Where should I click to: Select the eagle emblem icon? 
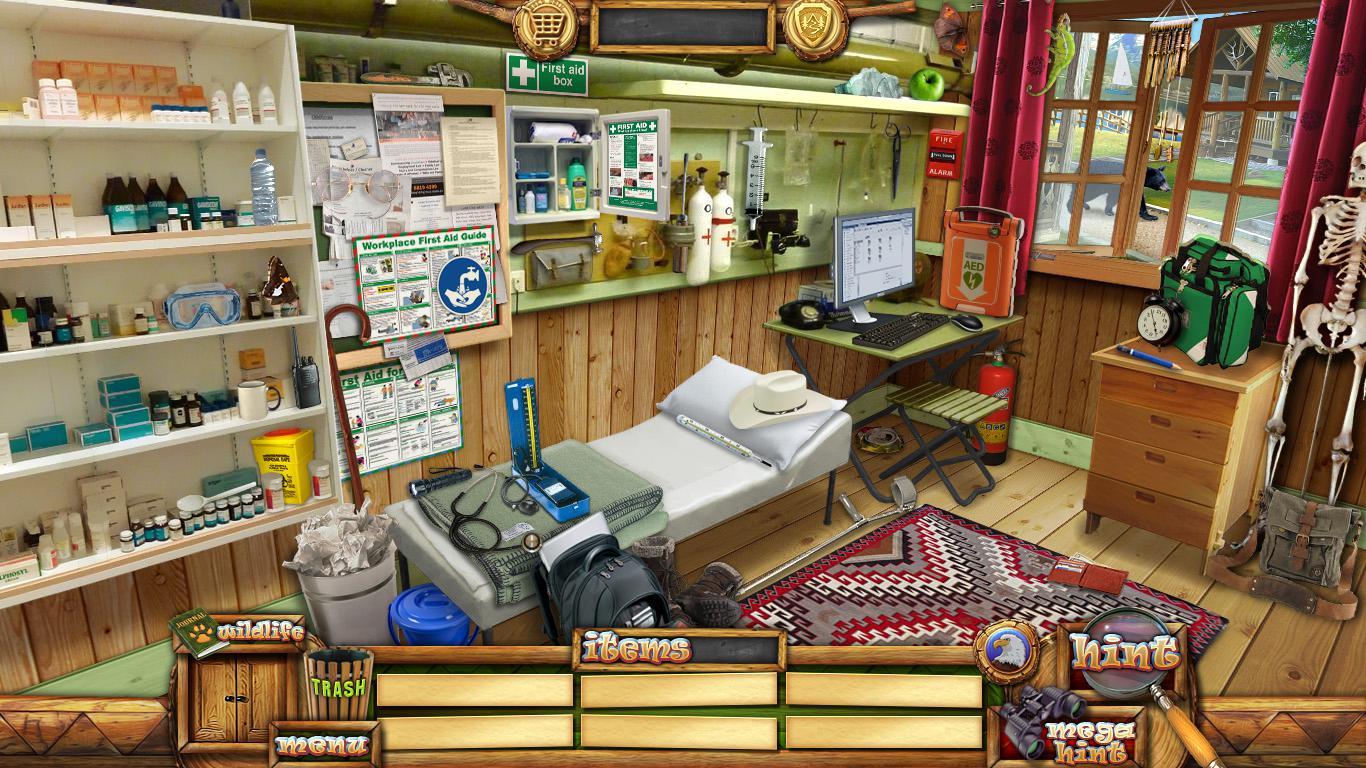(x=1006, y=653)
